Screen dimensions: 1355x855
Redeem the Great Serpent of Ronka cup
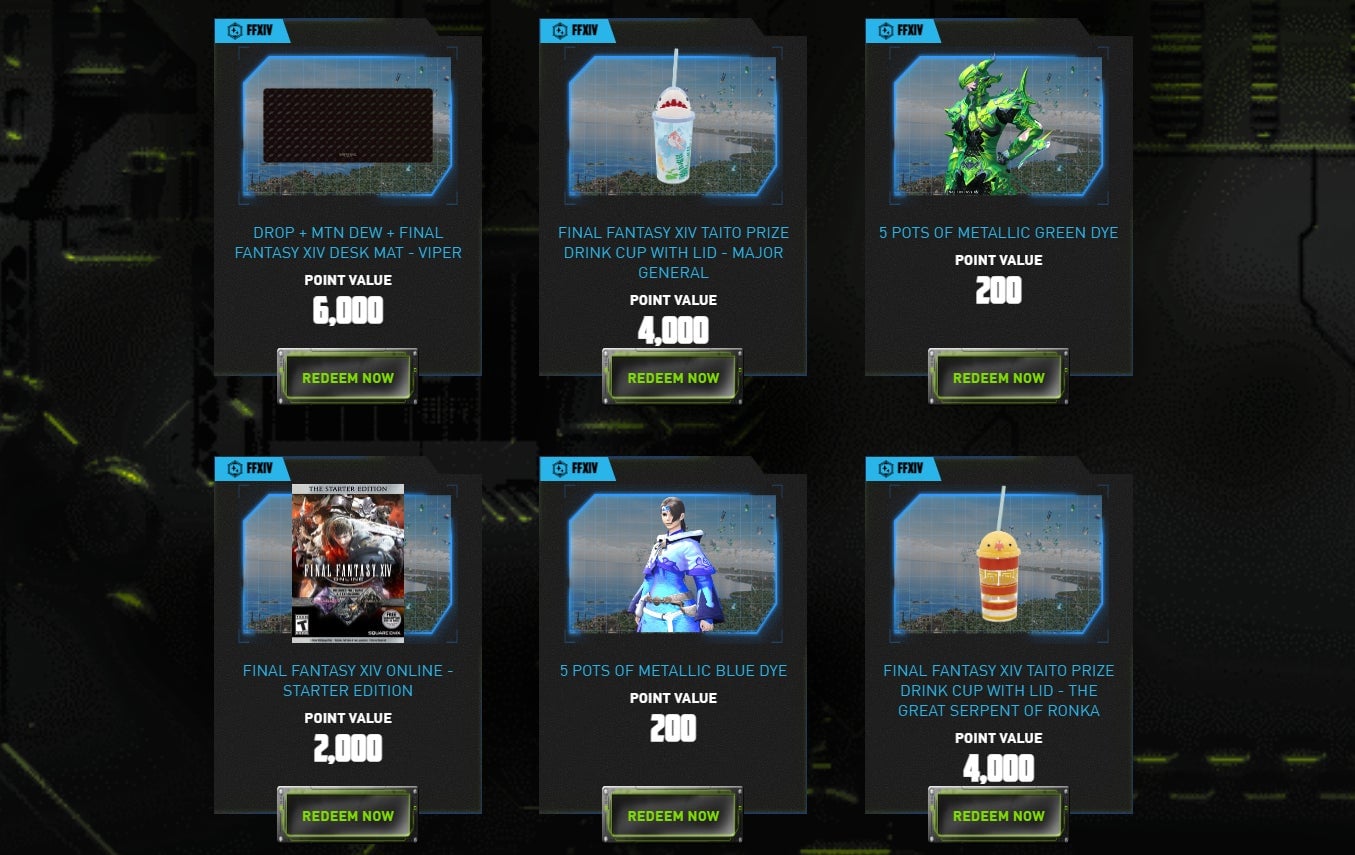tap(997, 815)
